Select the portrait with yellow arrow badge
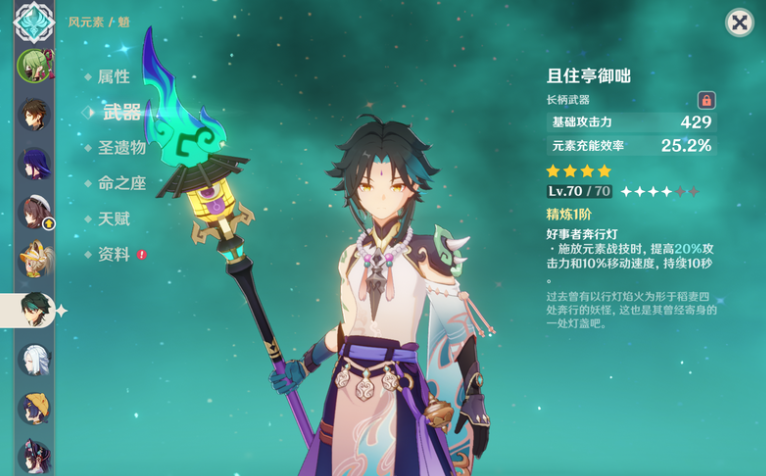 point(34,212)
